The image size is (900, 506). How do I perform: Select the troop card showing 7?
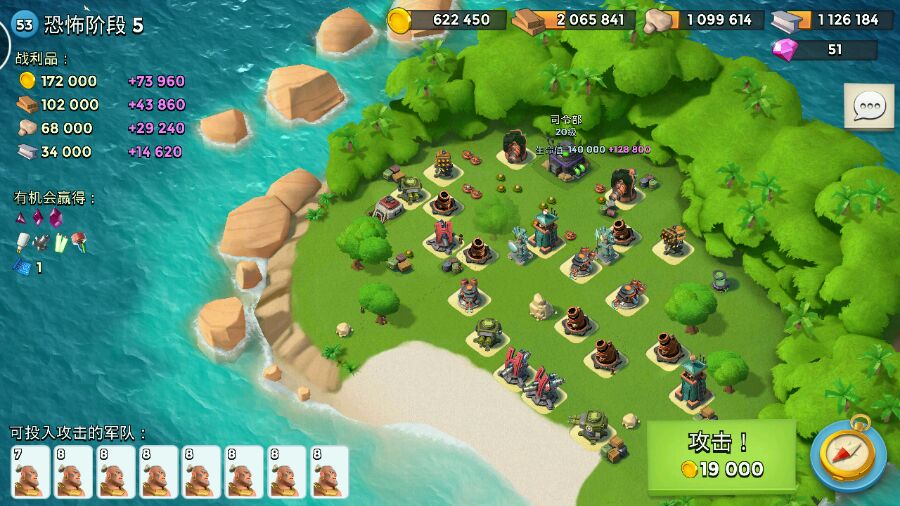pos(30,471)
